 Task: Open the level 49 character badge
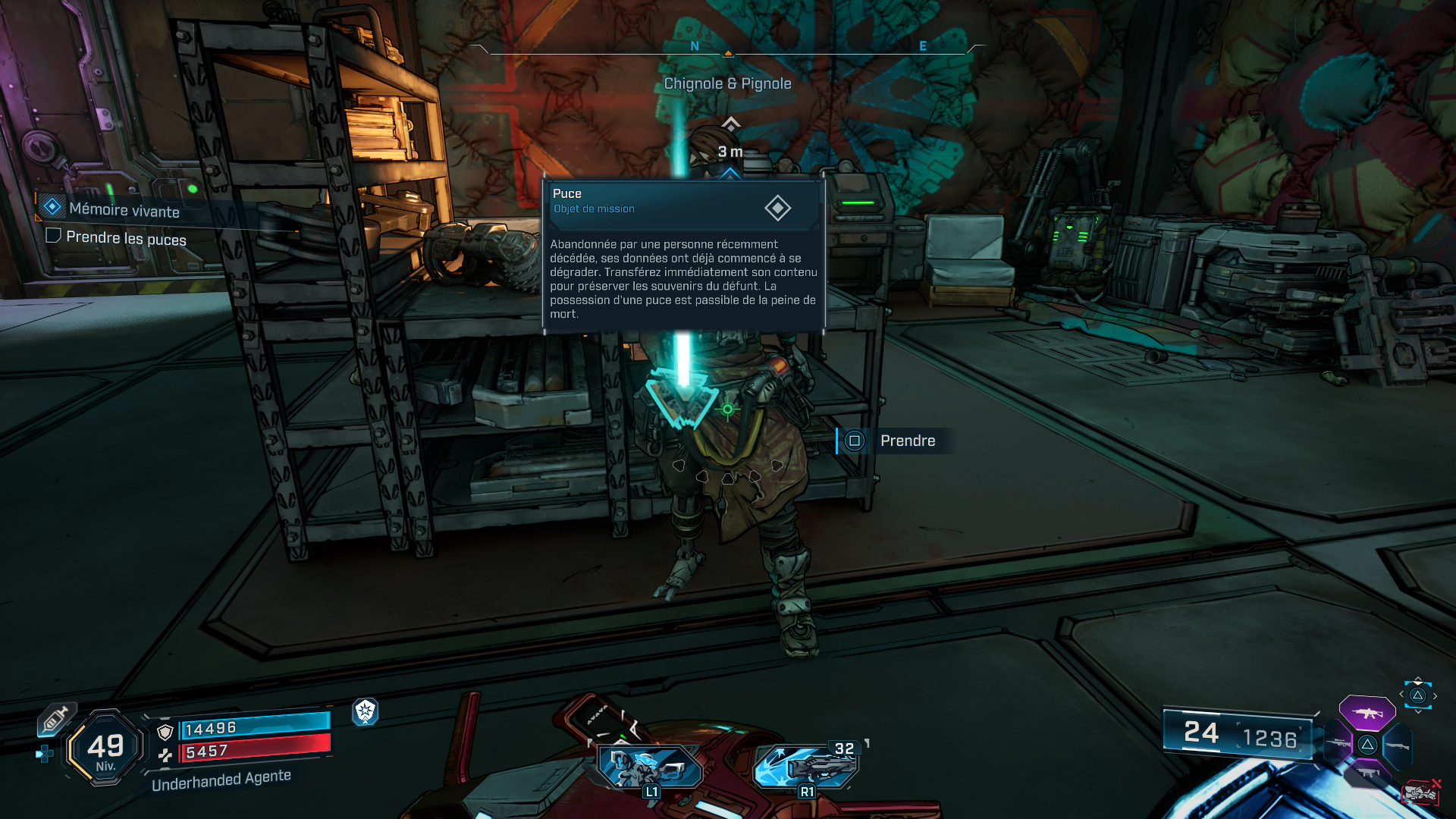click(x=105, y=748)
